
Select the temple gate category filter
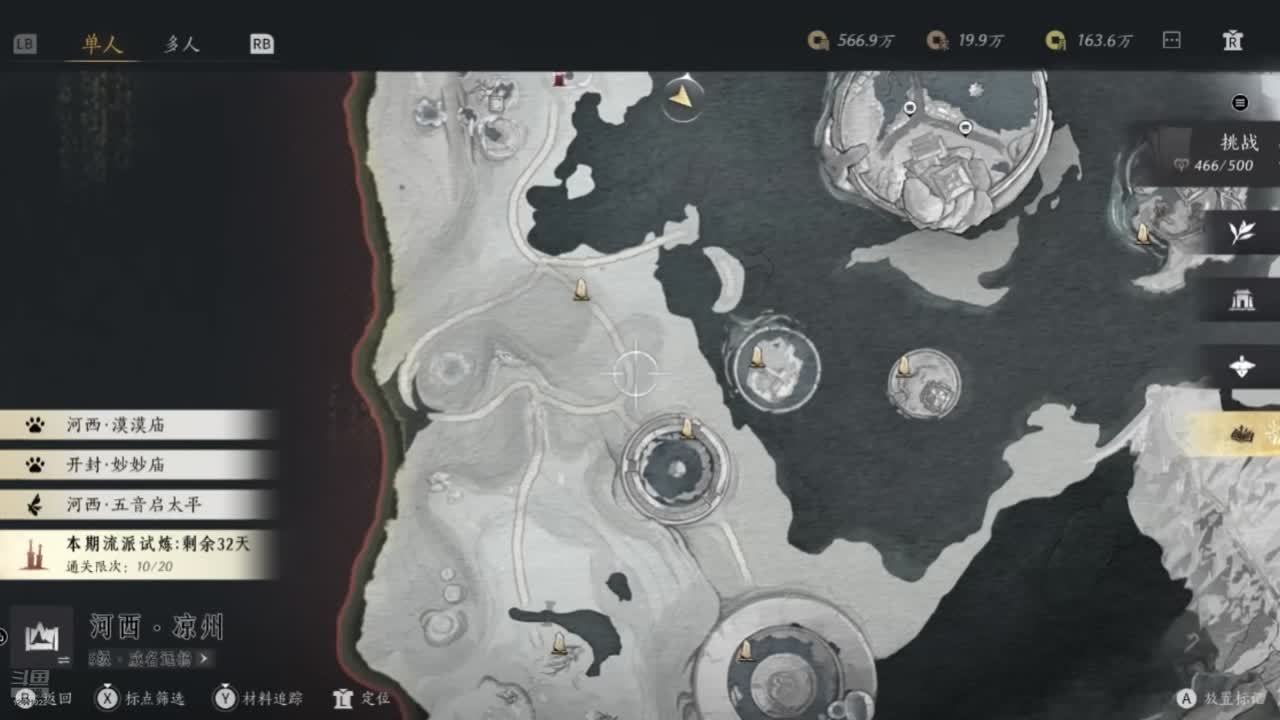coord(1241,299)
